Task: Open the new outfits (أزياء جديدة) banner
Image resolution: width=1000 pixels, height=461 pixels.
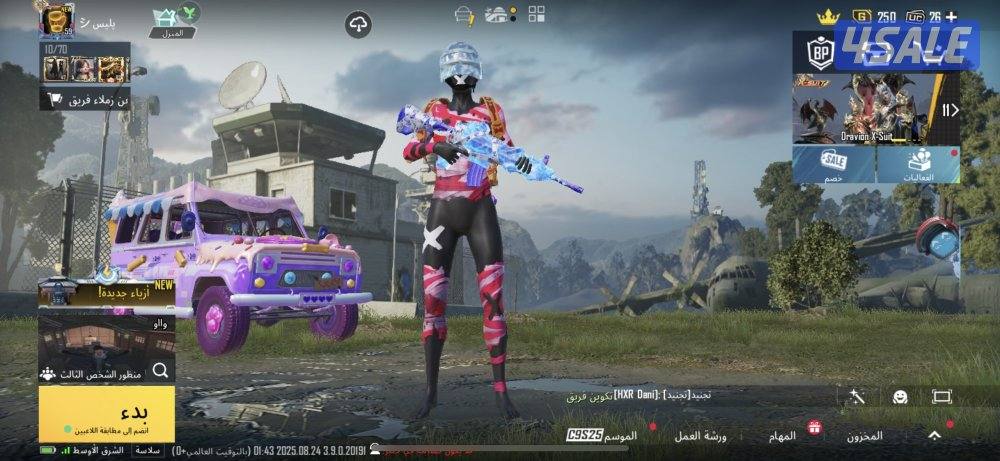Action: click(106, 291)
